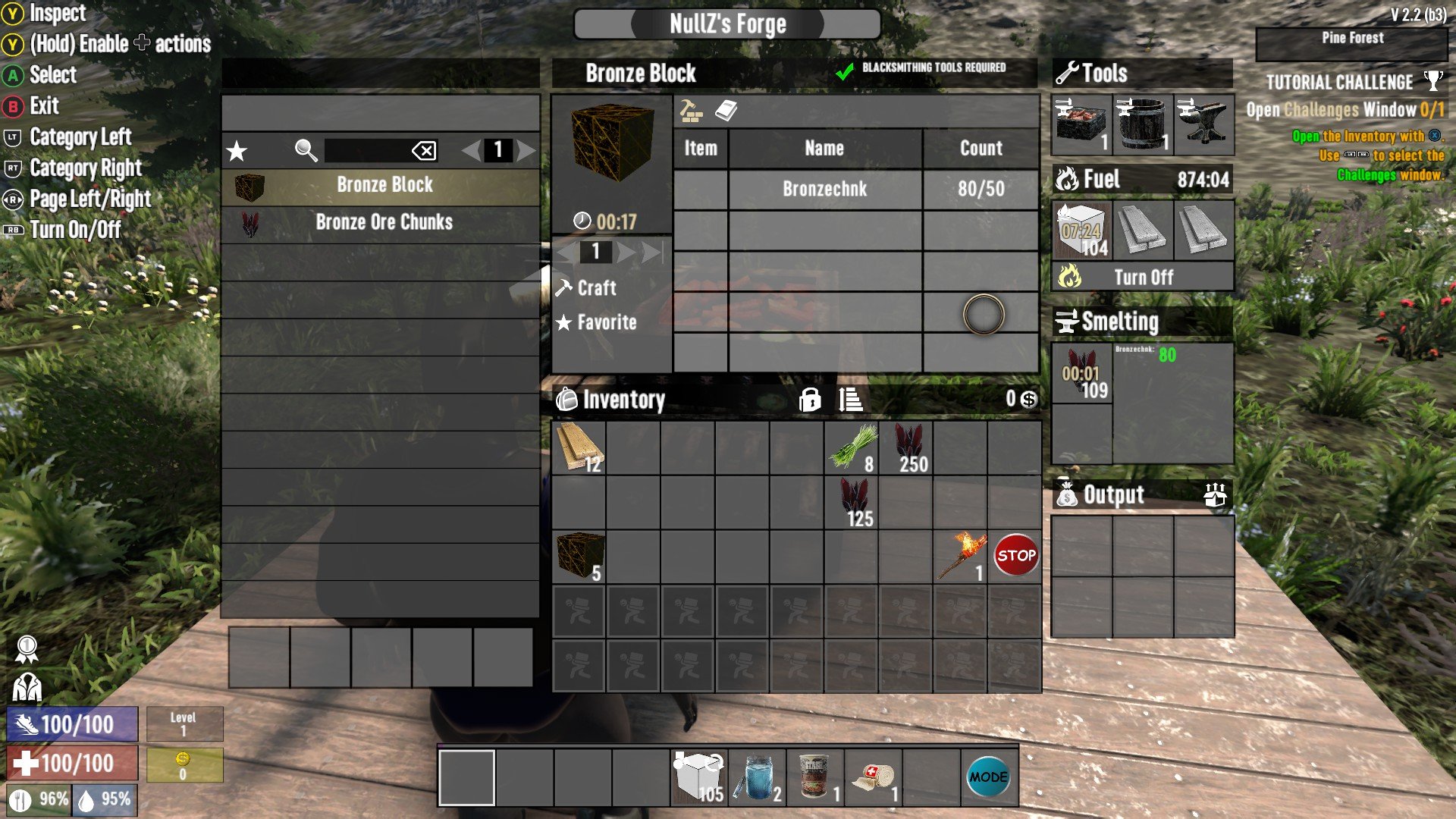
Task: Select the stop sign inventory item
Action: tap(1015, 557)
